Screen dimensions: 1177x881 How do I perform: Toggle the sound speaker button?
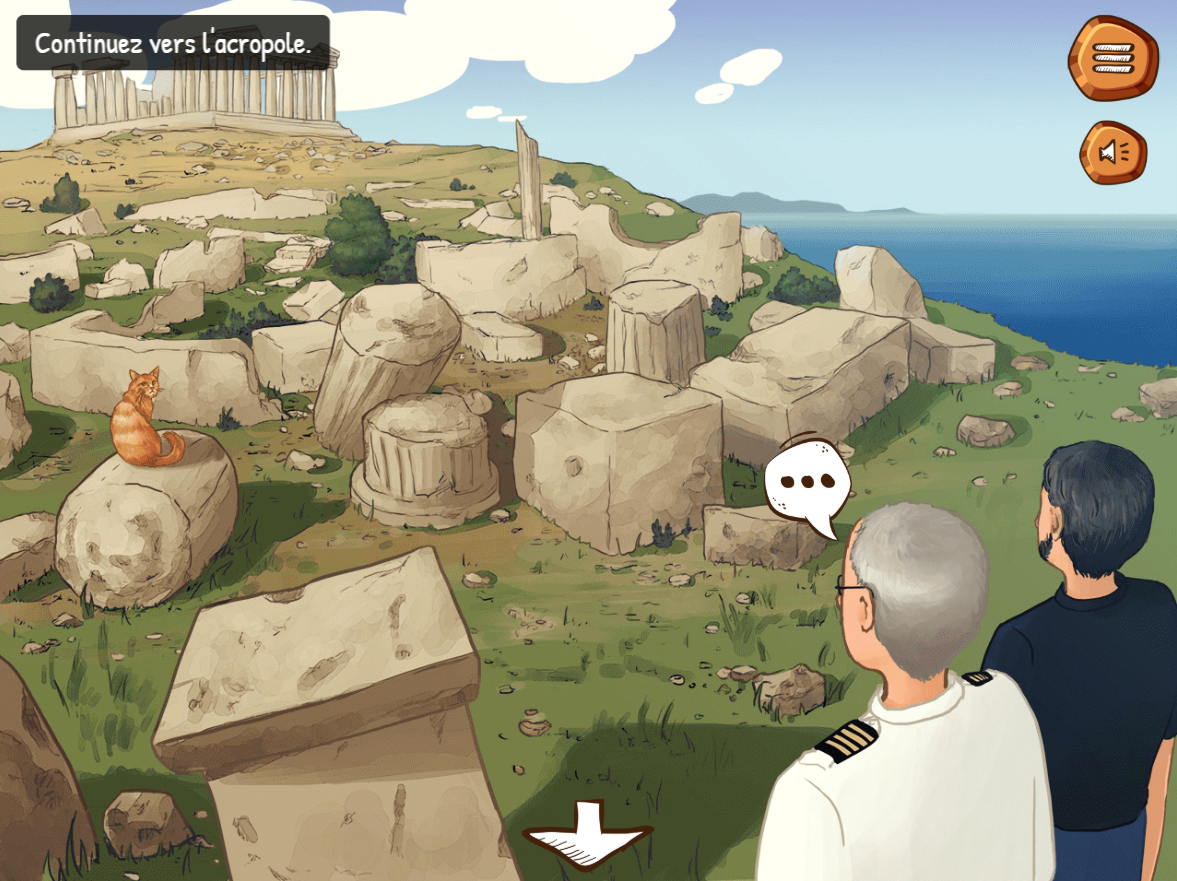click(1112, 152)
